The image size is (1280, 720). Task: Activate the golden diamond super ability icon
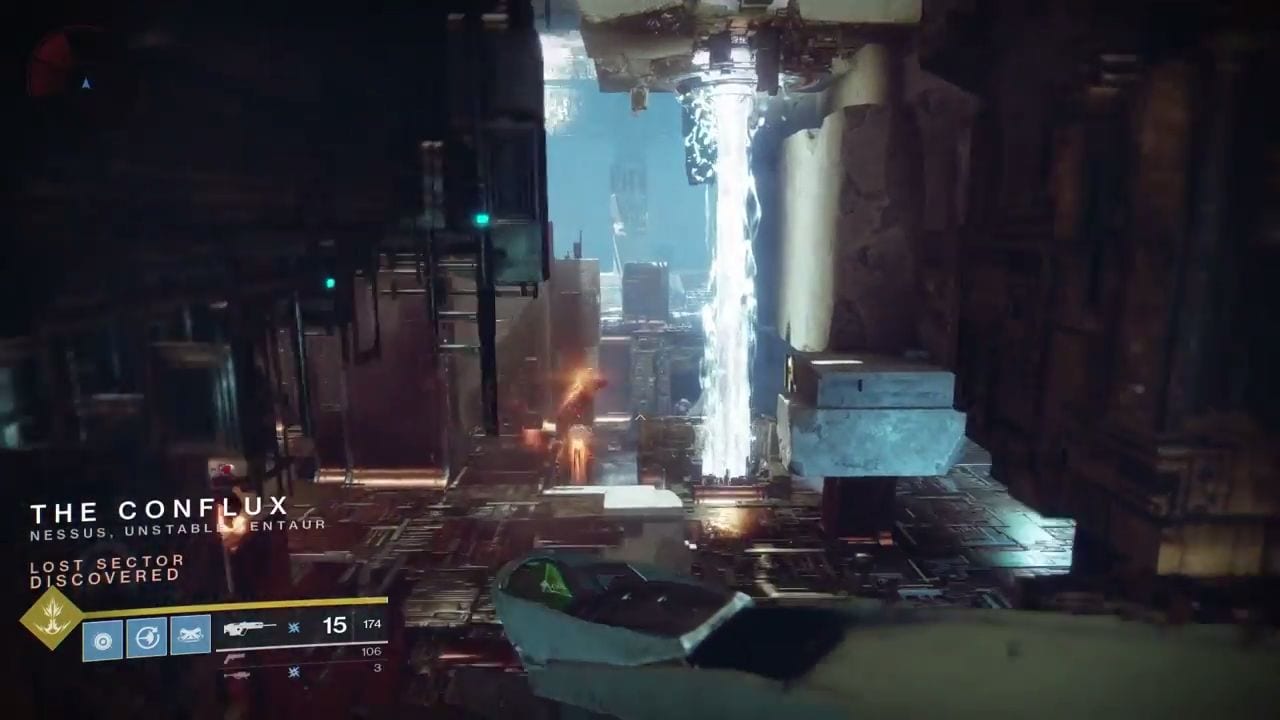click(x=51, y=618)
